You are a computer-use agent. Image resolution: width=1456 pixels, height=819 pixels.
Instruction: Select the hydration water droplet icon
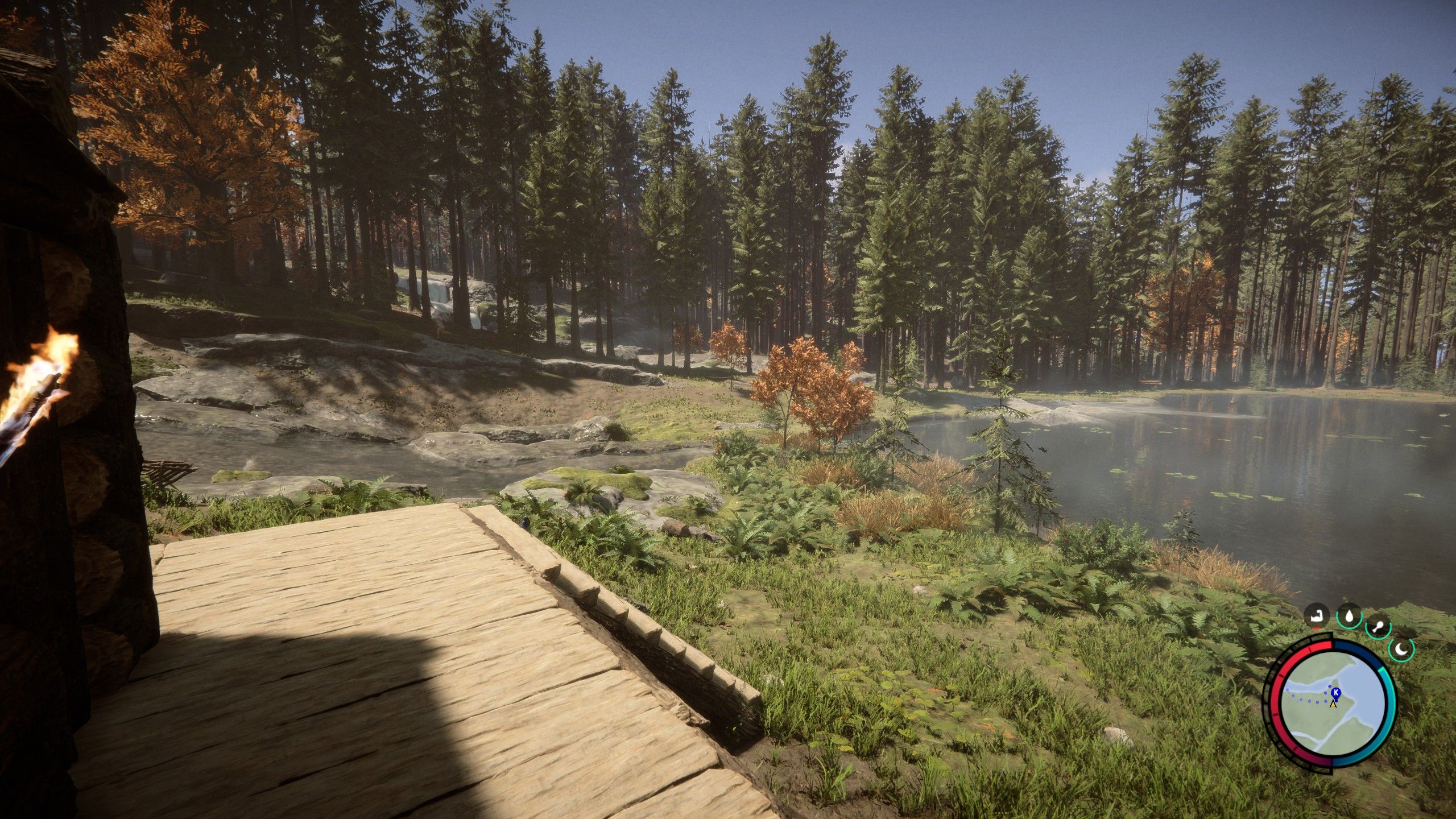[1349, 617]
